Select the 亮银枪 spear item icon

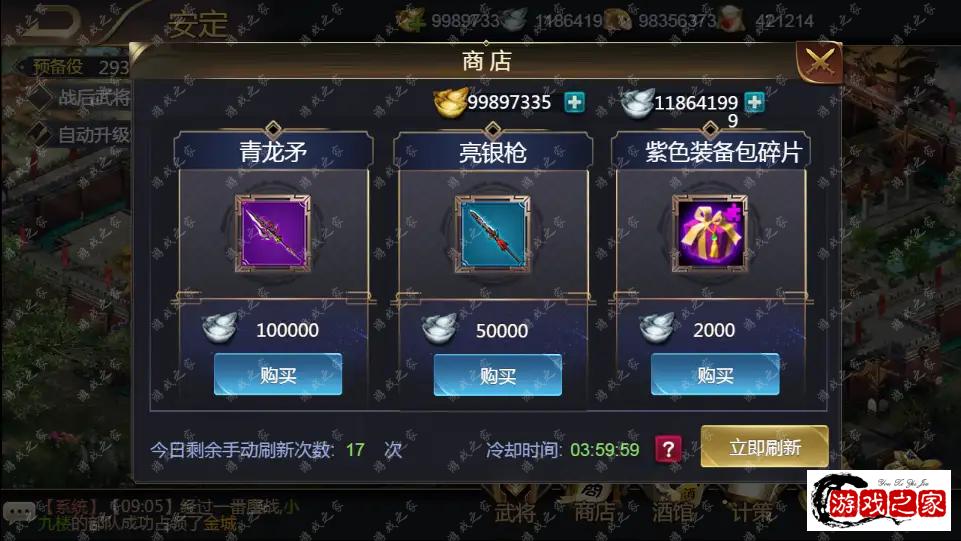pos(492,233)
